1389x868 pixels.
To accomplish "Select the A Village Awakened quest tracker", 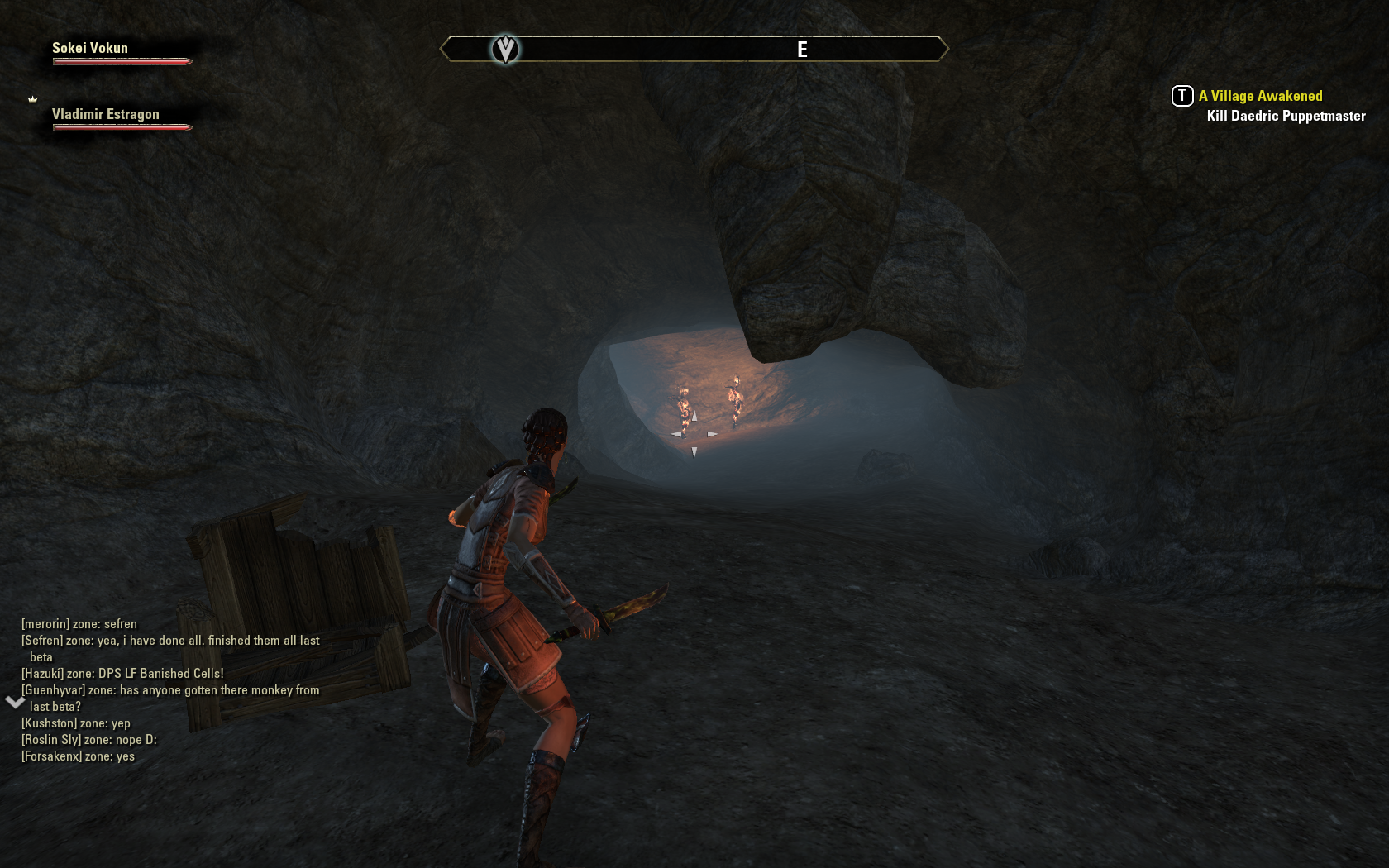I will pos(1260,96).
